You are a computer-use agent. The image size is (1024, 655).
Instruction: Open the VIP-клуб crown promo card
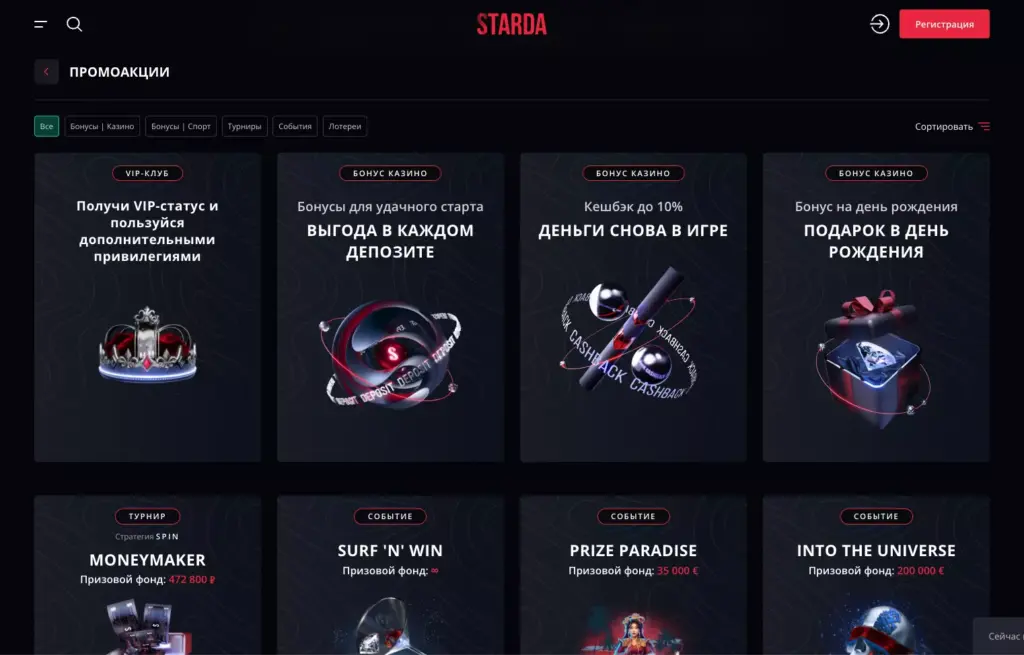point(148,307)
